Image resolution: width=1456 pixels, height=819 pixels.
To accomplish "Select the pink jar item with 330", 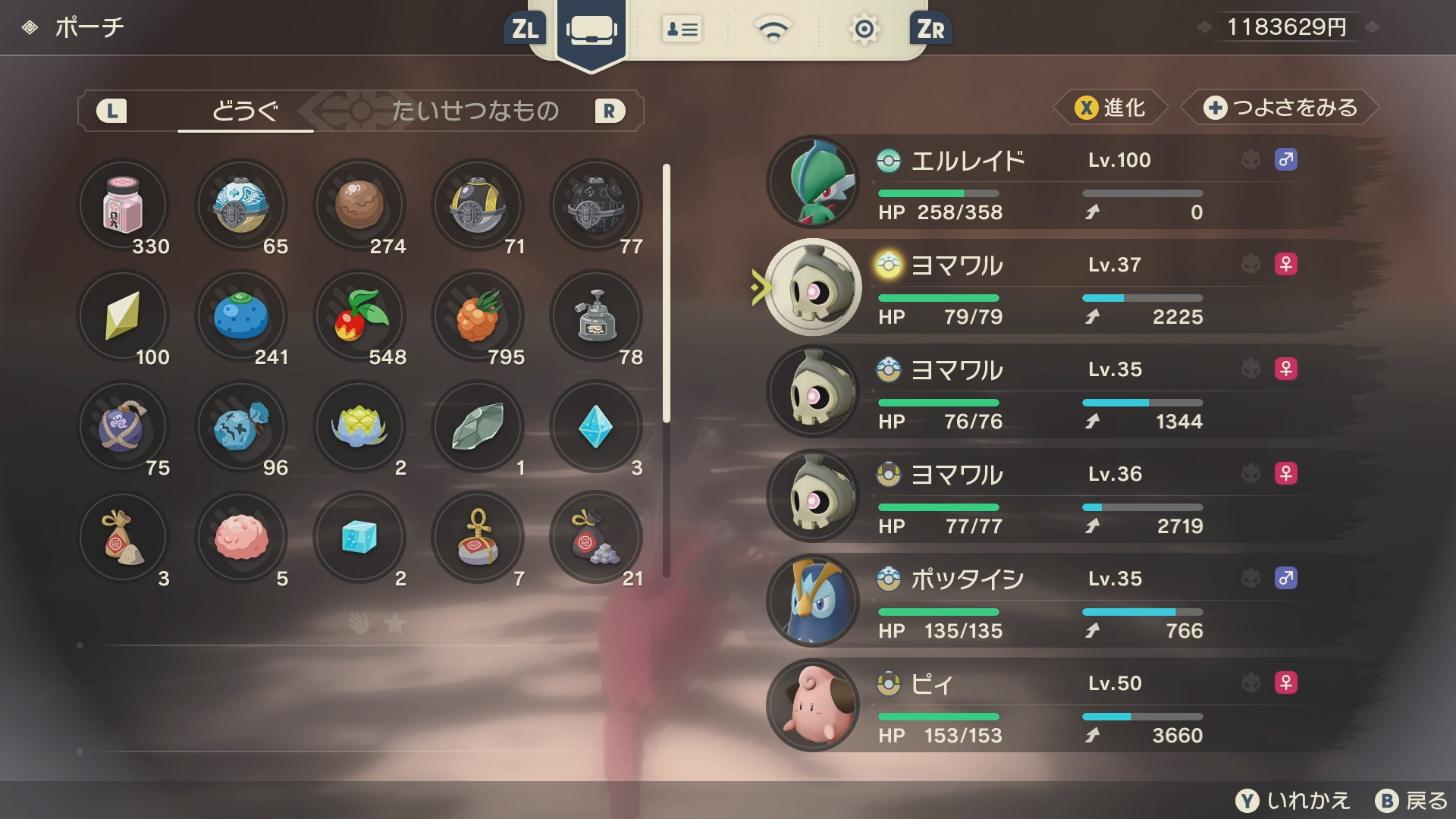I will click(x=123, y=205).
